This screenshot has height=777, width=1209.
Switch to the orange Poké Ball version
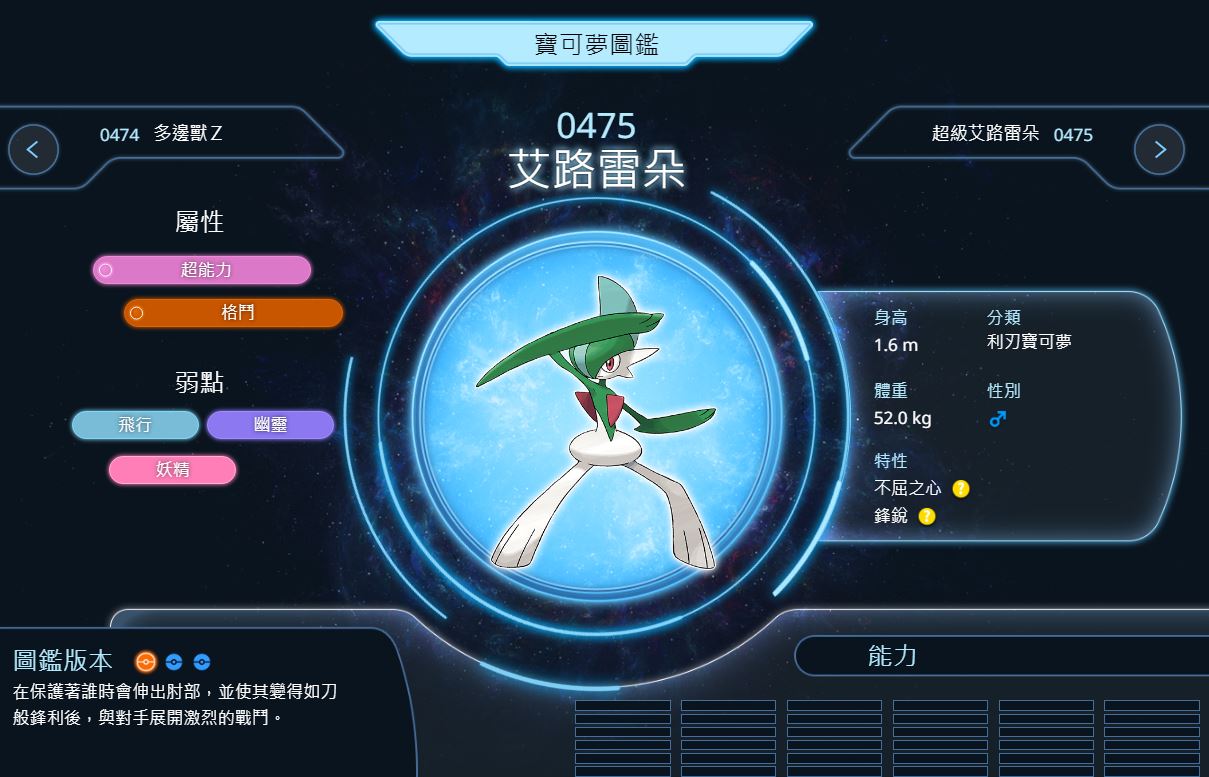tap(146, 662)
